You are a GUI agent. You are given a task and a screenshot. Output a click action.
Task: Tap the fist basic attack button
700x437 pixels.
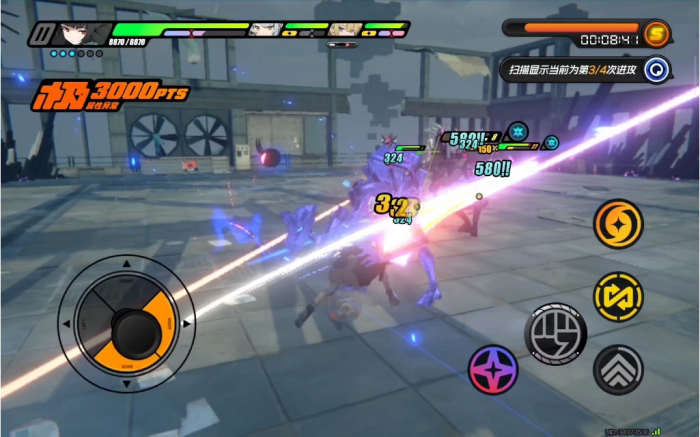[x=555, y=329]
